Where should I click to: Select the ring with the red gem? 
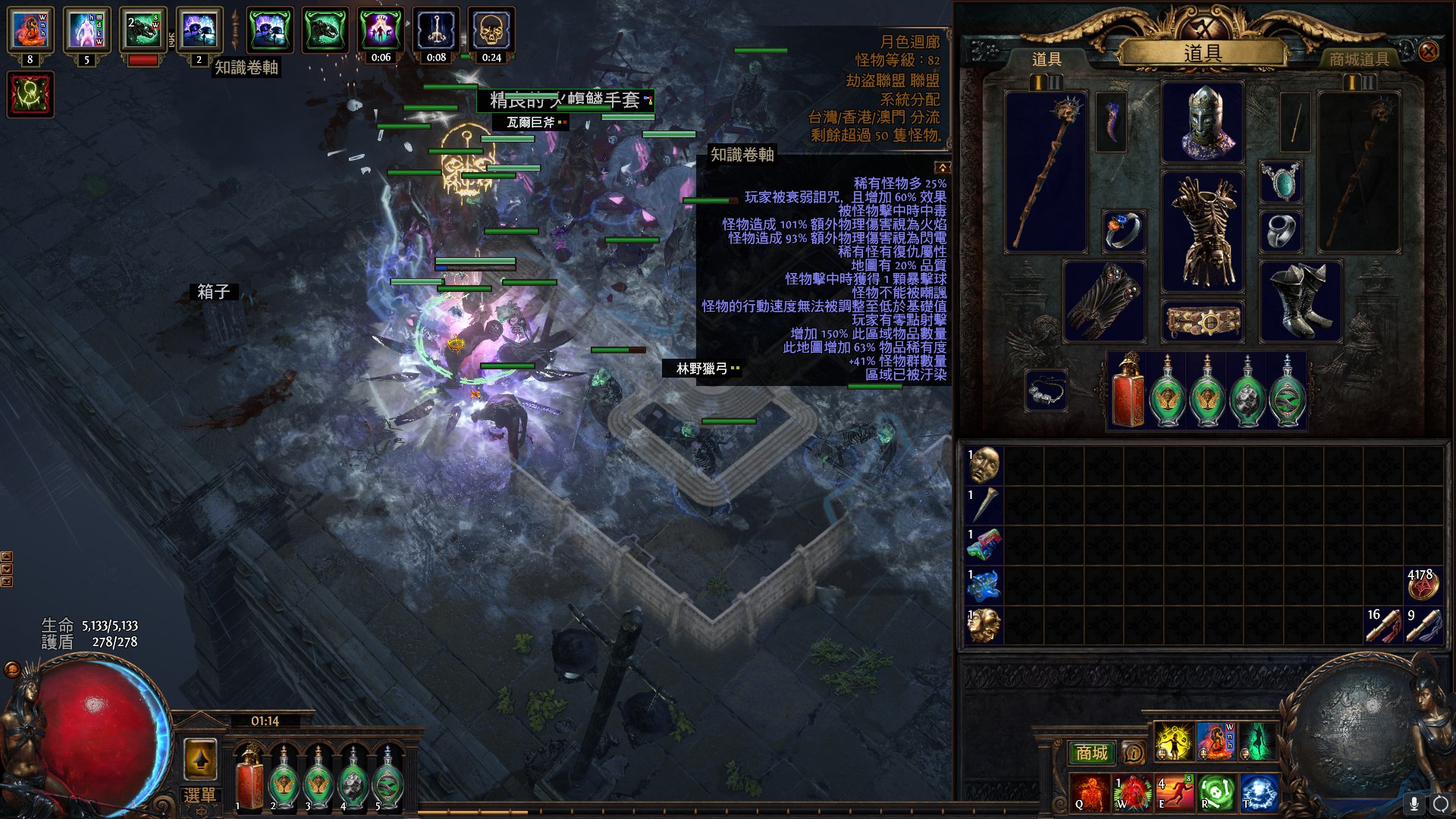click(1123, 231)
